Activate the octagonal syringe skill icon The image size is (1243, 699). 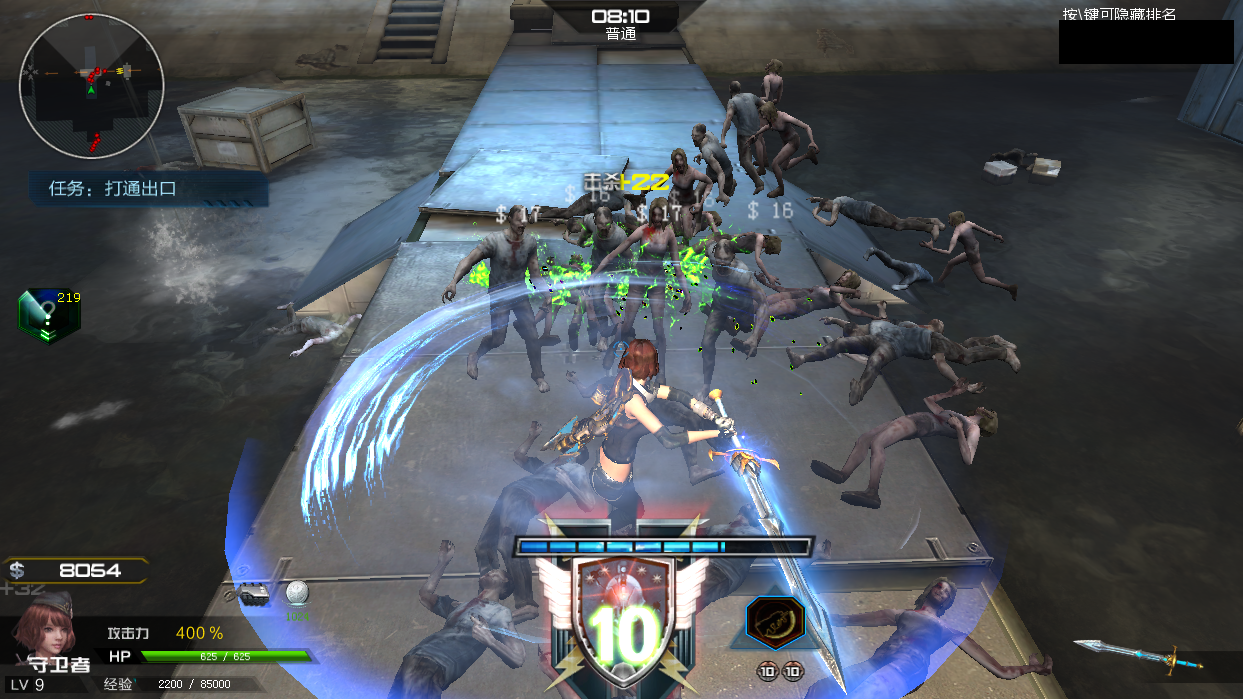pos(775,624)
